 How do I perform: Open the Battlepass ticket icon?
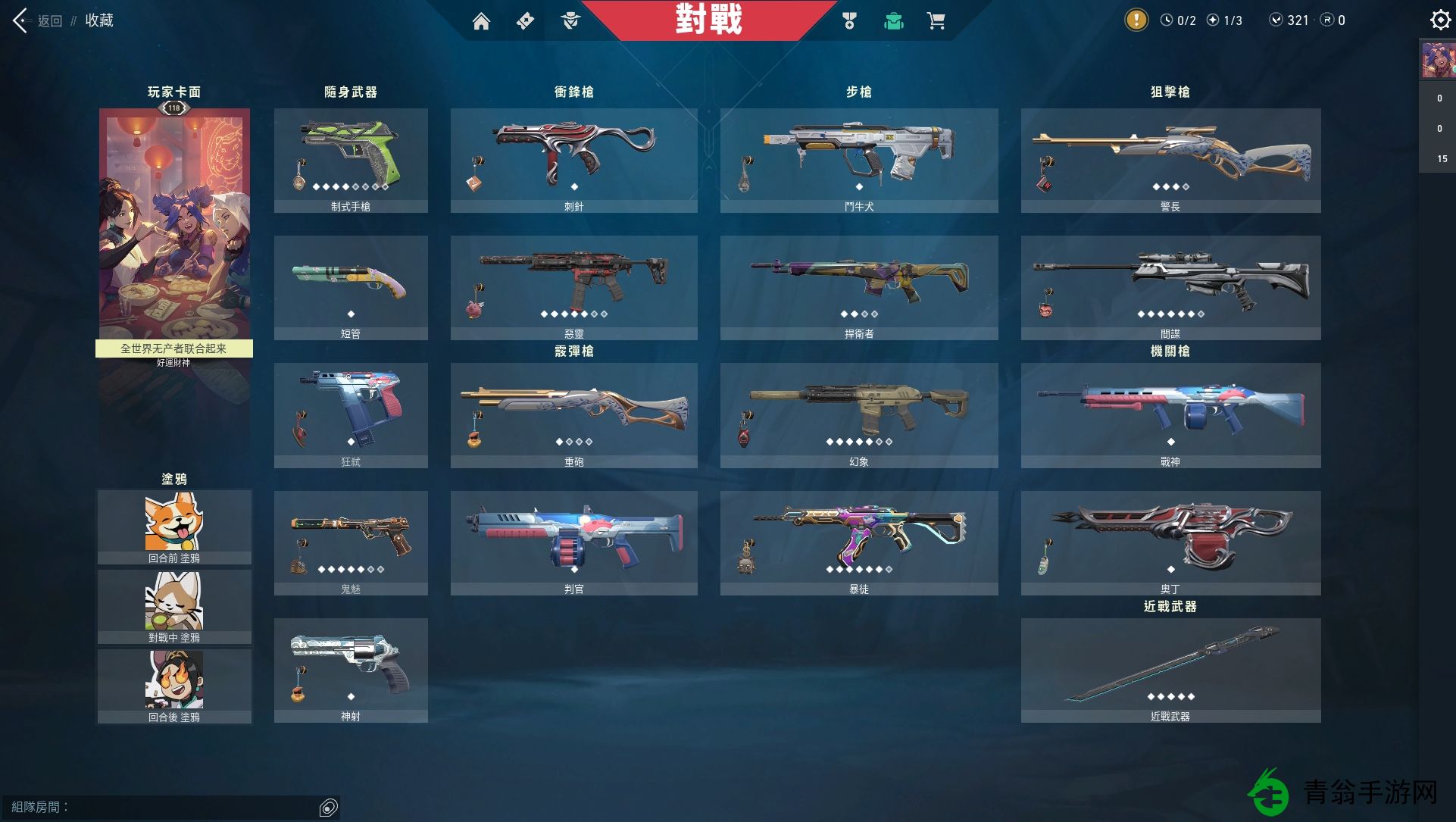pyautogui.click(x=526, y=21)
